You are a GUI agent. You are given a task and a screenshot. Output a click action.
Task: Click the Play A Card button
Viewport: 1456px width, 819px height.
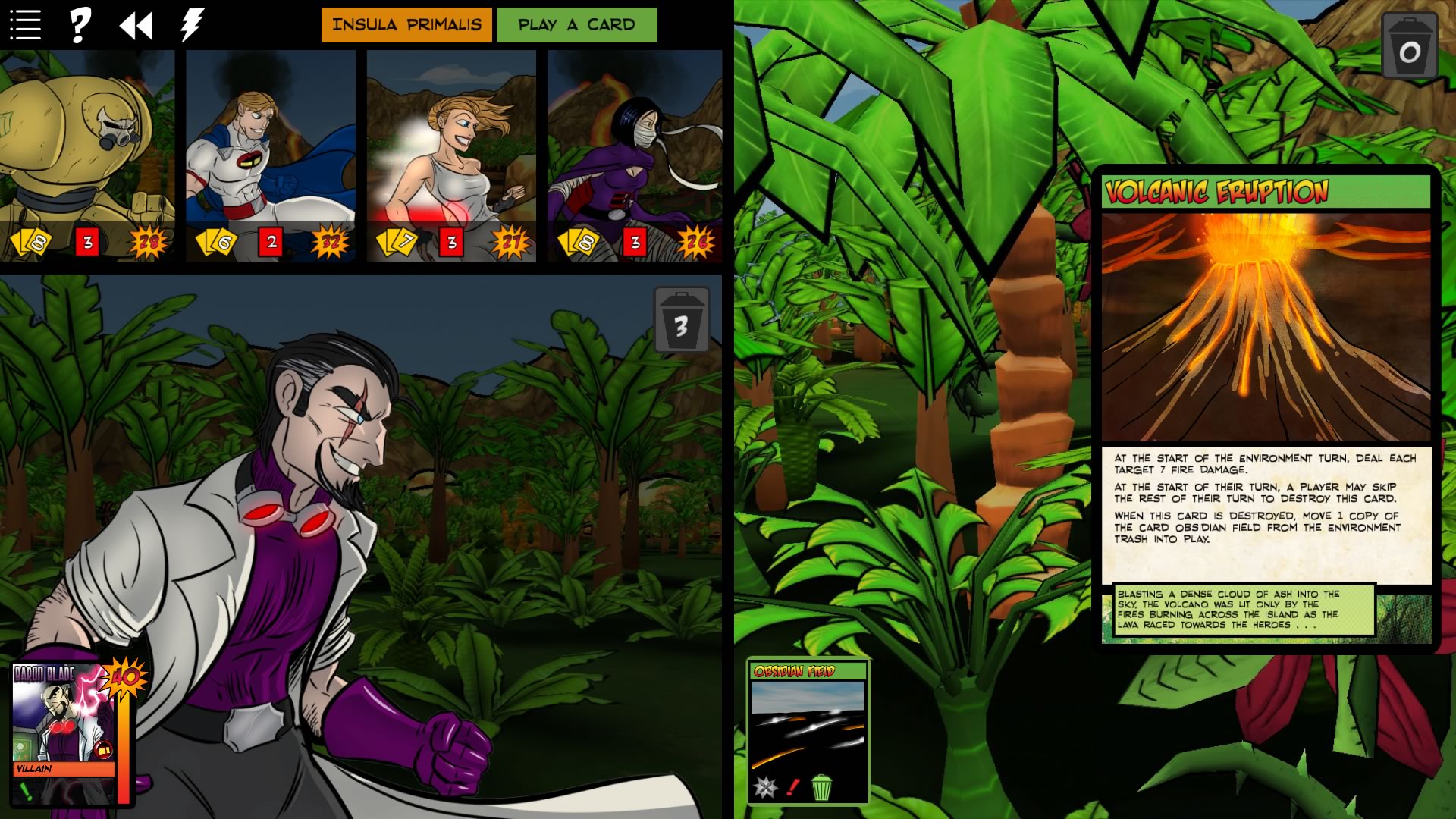(x=577, y=24)
